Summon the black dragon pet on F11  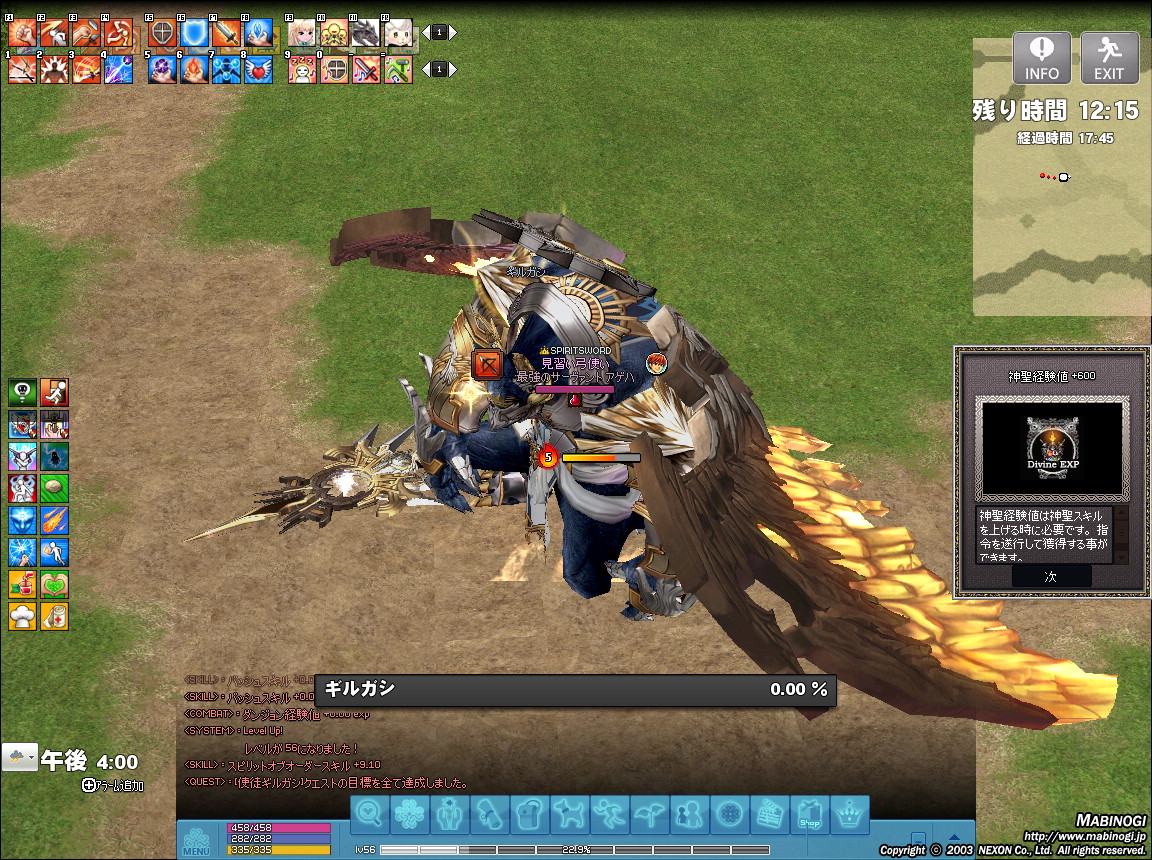tap(366, 33)
